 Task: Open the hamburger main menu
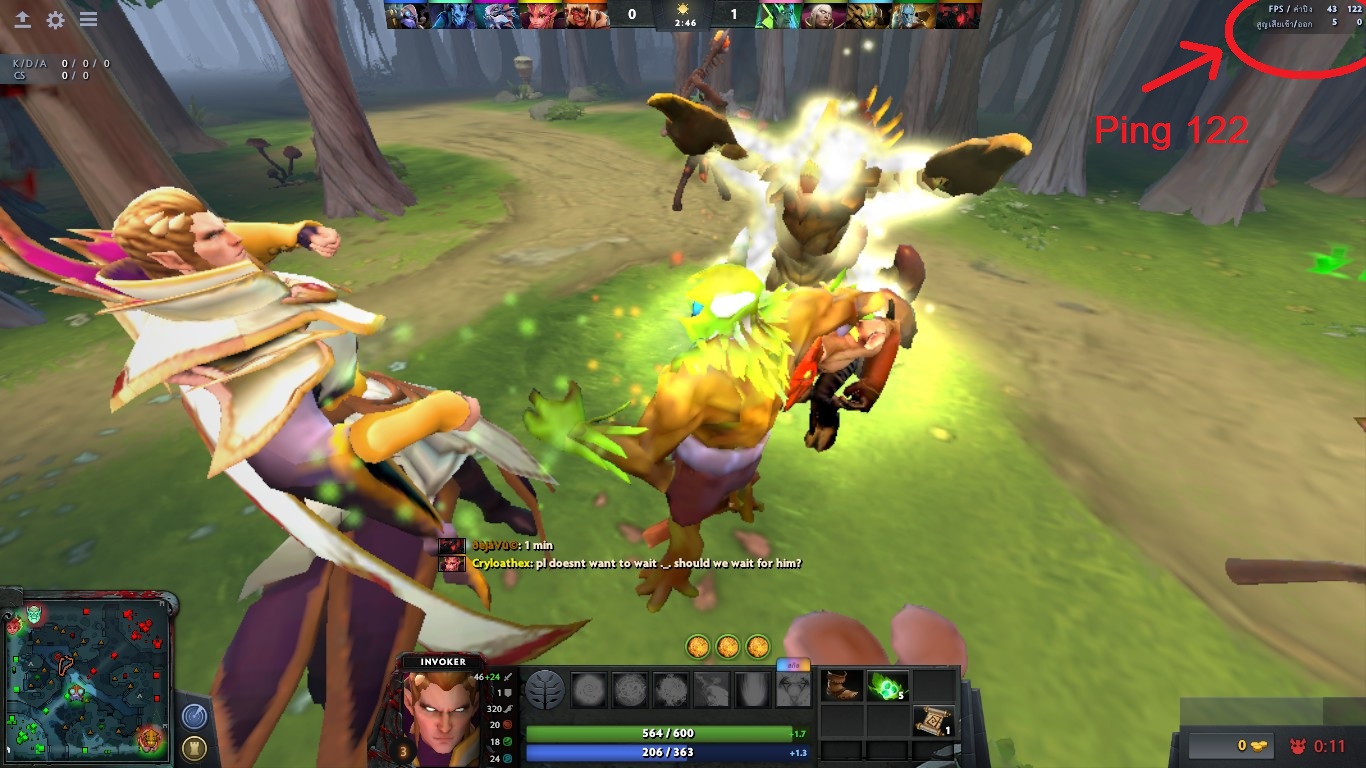click(x=88, y=20)
